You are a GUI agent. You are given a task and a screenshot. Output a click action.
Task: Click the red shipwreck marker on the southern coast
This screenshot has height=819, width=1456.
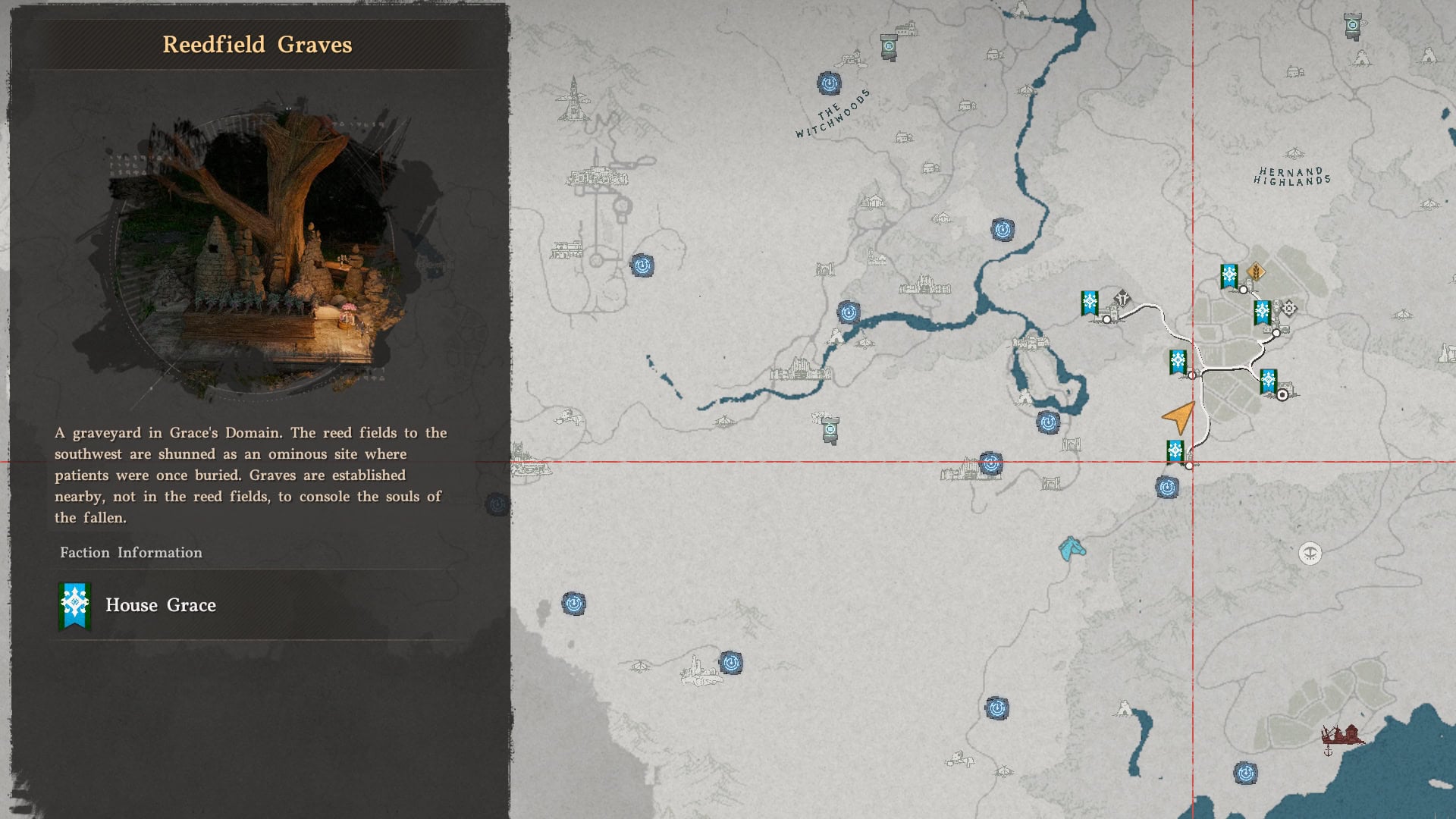pyautogui.click(x=1342, y=734)
